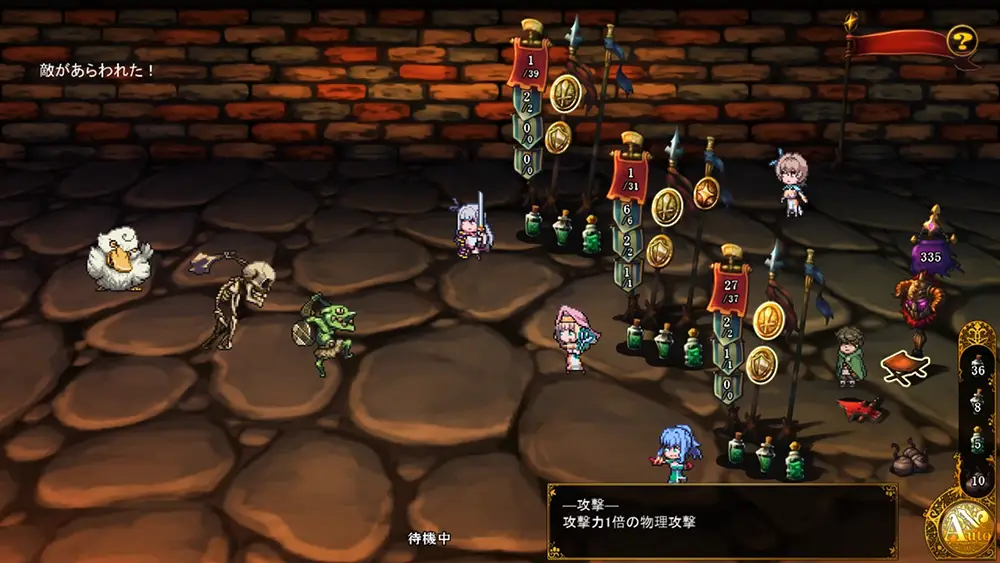Use the potion with count 36
Image resolution: width=1000 pixels, height=563 pixels.
[x=978, y=370]
